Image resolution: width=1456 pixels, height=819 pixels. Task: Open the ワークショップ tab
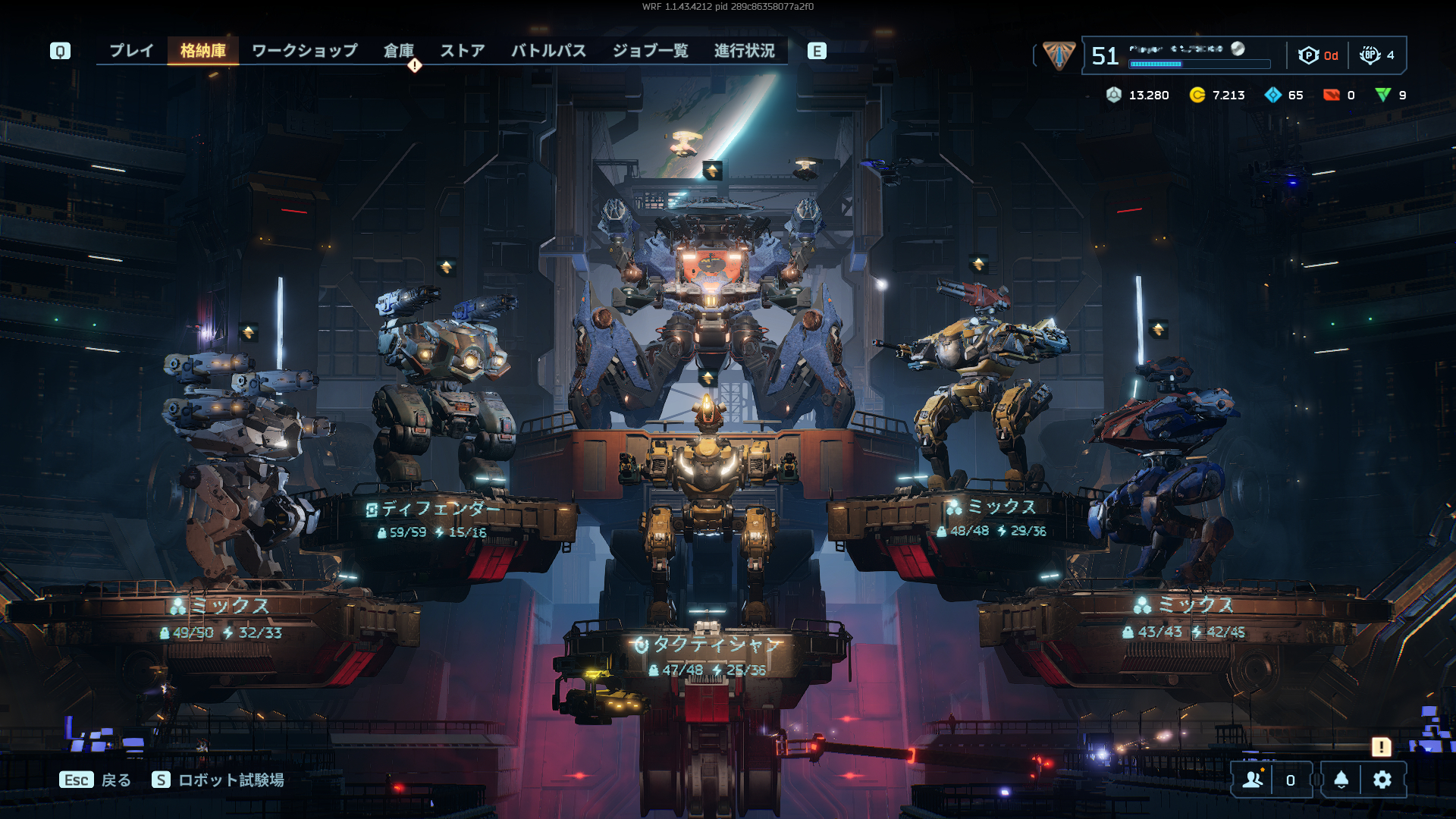[x=304, y=51]
